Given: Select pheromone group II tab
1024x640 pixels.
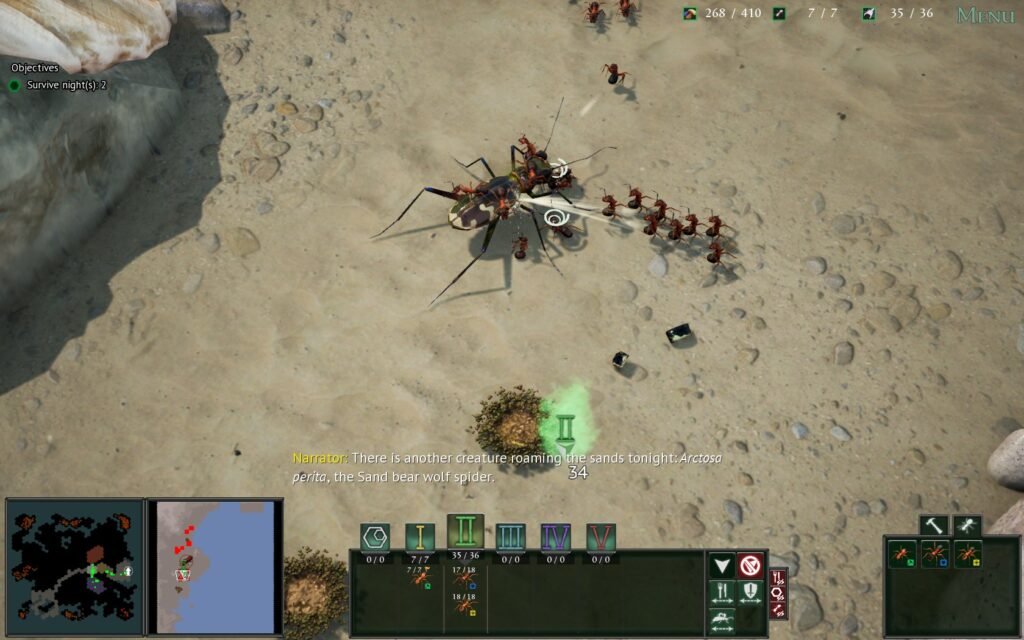Looking at the screenshot, I should pos(465,532).
